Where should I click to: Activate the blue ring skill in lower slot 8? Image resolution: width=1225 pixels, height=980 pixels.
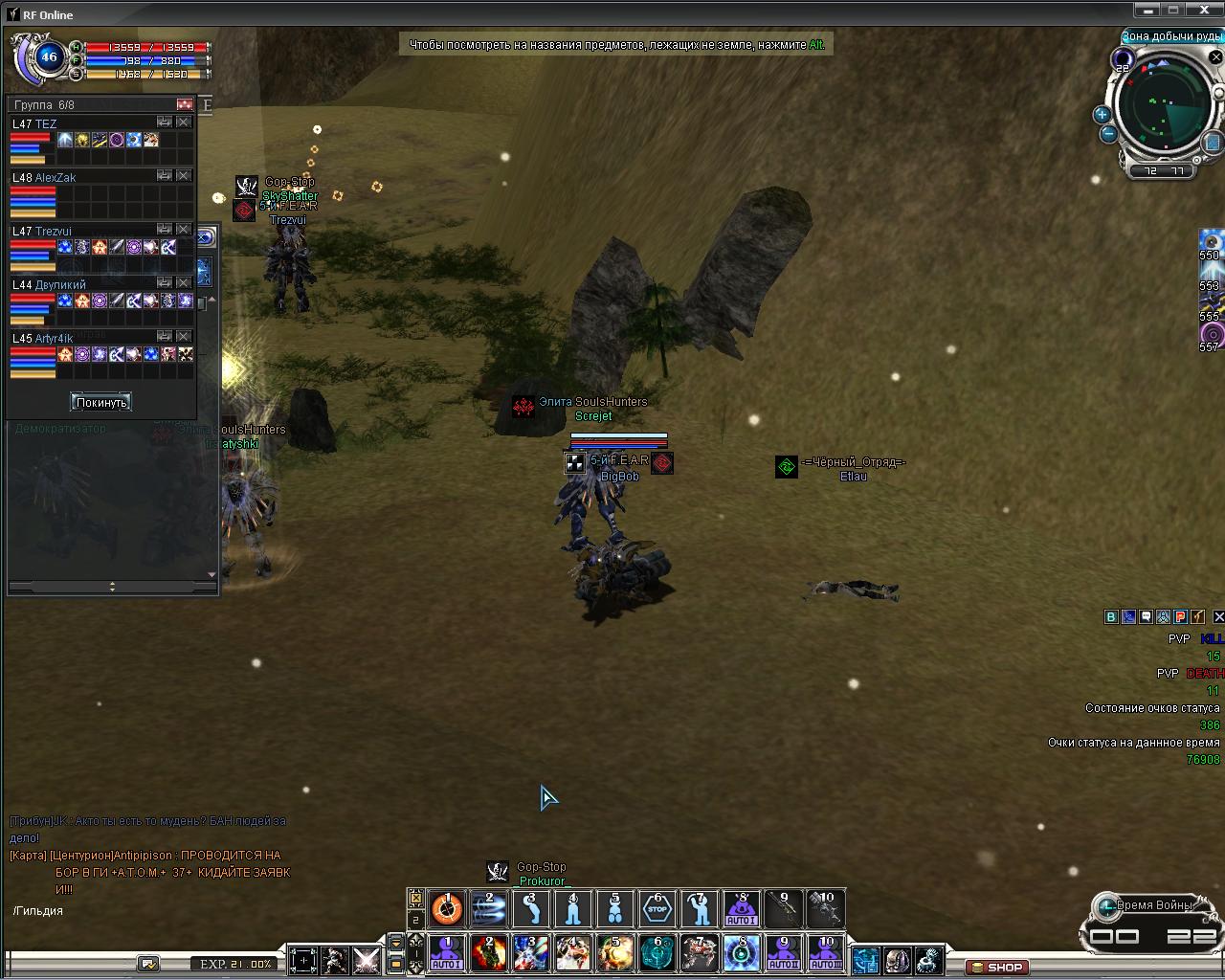tap(742, 953)
